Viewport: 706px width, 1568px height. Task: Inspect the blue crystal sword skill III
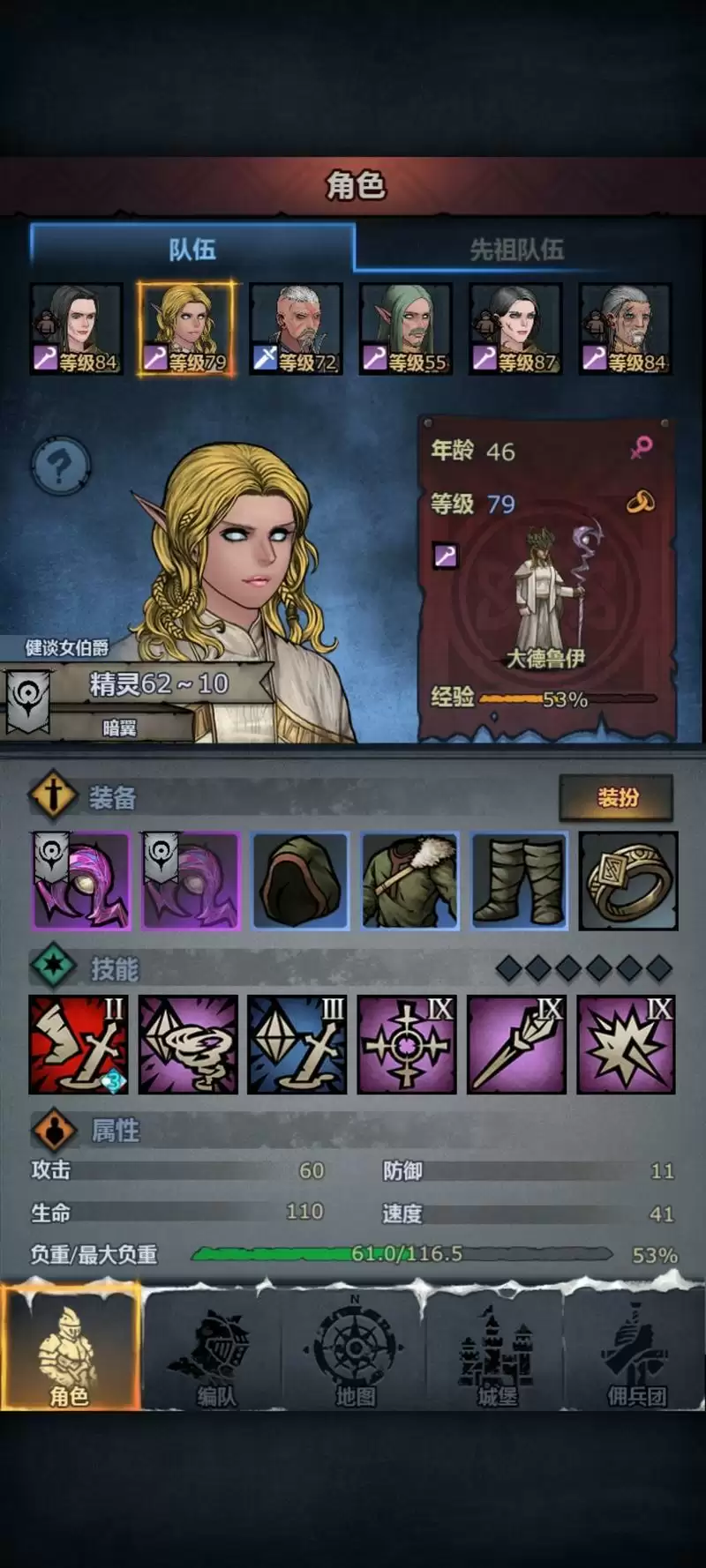(x=297, y=1044)
